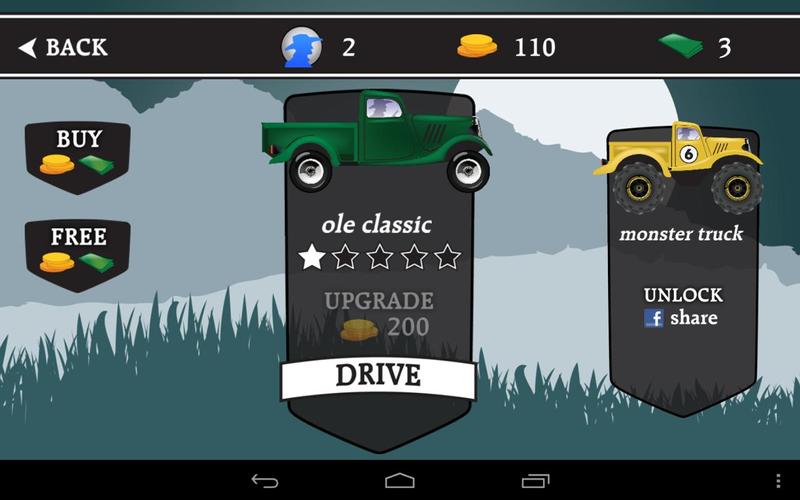Go back using the BACK button
The width and height of the screenshot is (800, 500).
pyautogui.click(x=63, y=47)
